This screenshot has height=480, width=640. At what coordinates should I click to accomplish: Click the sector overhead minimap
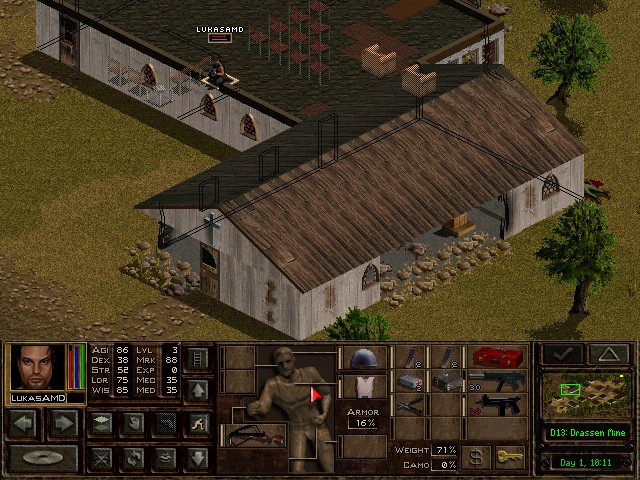[x=588, y=396]
